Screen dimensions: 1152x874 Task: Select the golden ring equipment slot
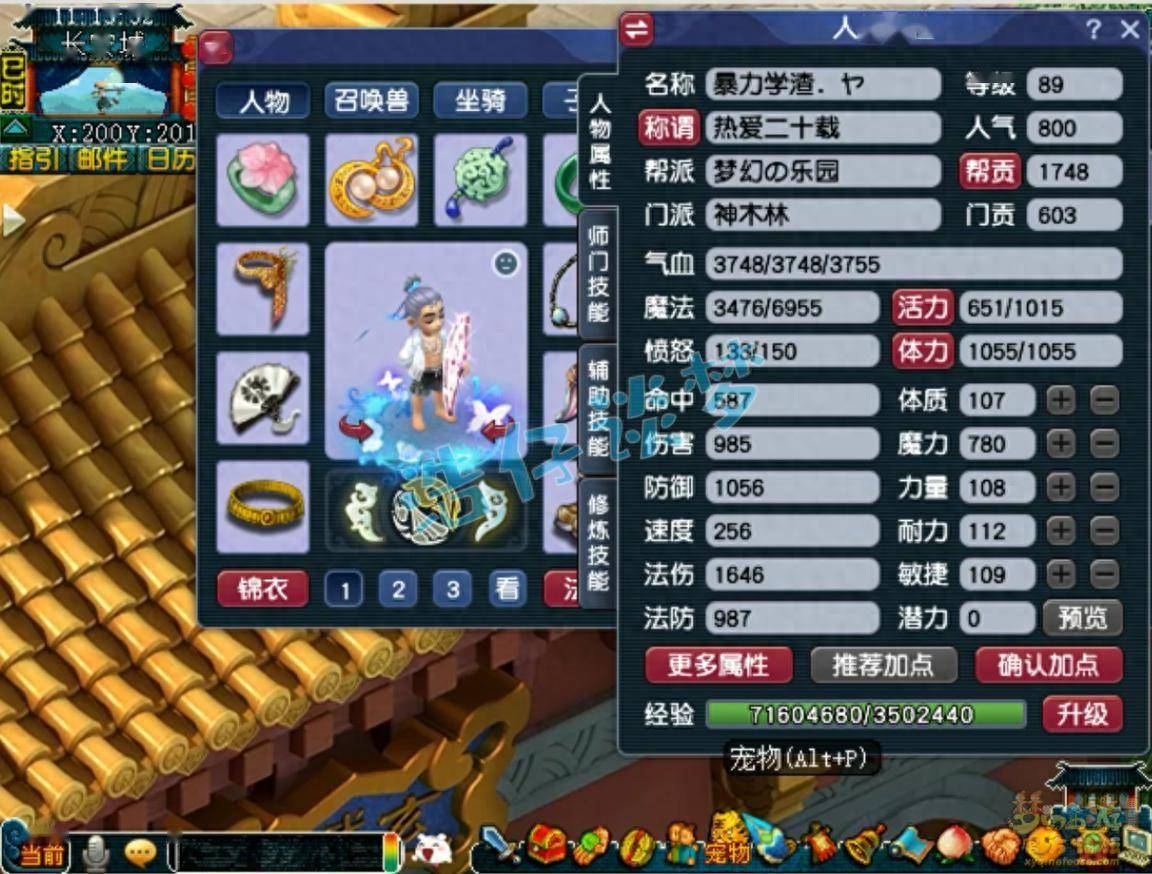point(263,506)
